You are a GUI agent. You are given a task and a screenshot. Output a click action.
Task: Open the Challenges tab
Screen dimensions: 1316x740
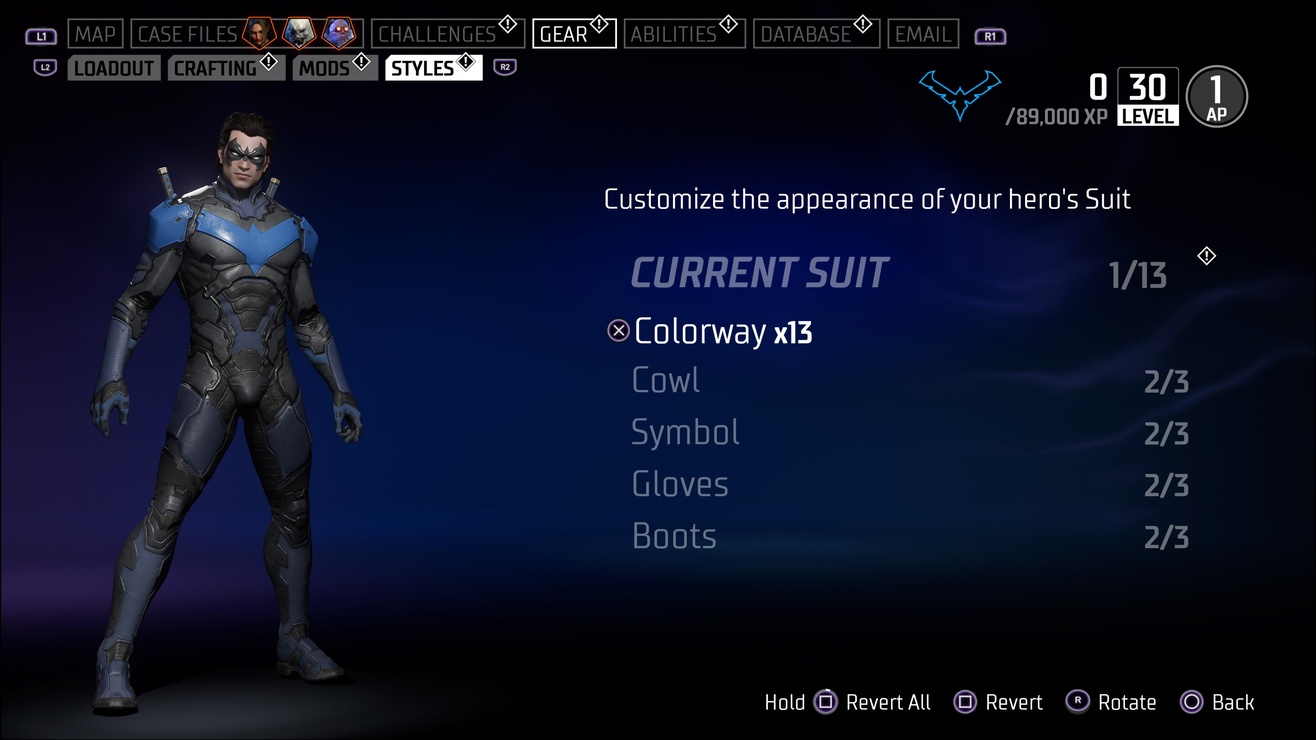[437, 34]
